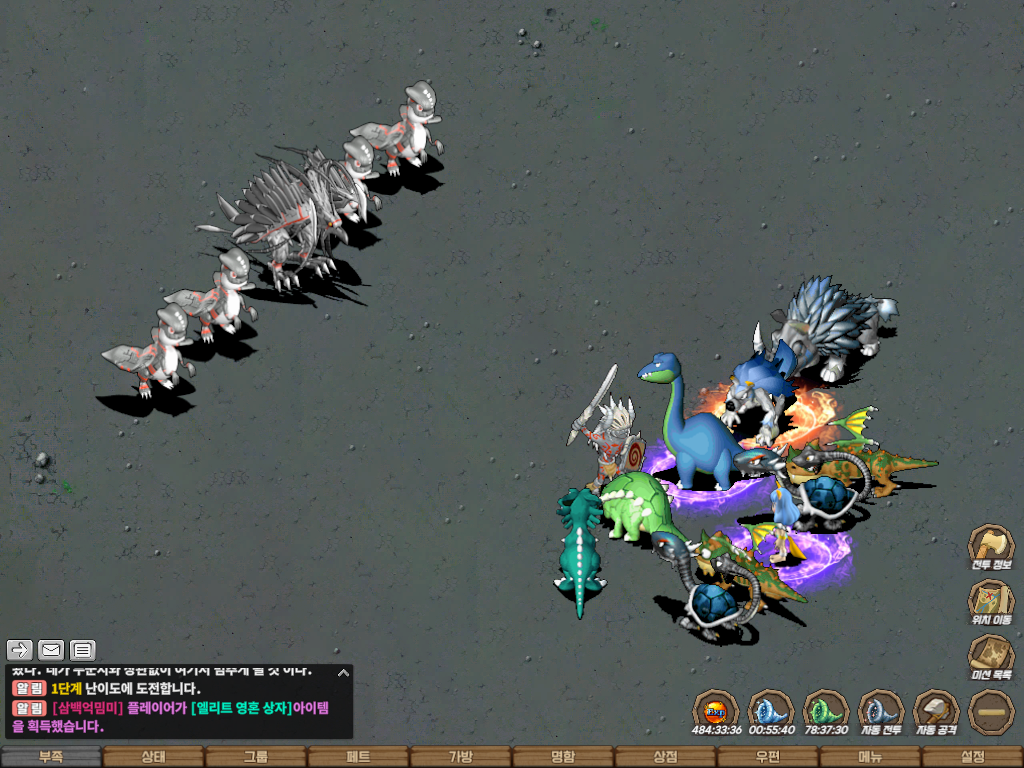Open the 메뉴 (Menu) tab

869,757
